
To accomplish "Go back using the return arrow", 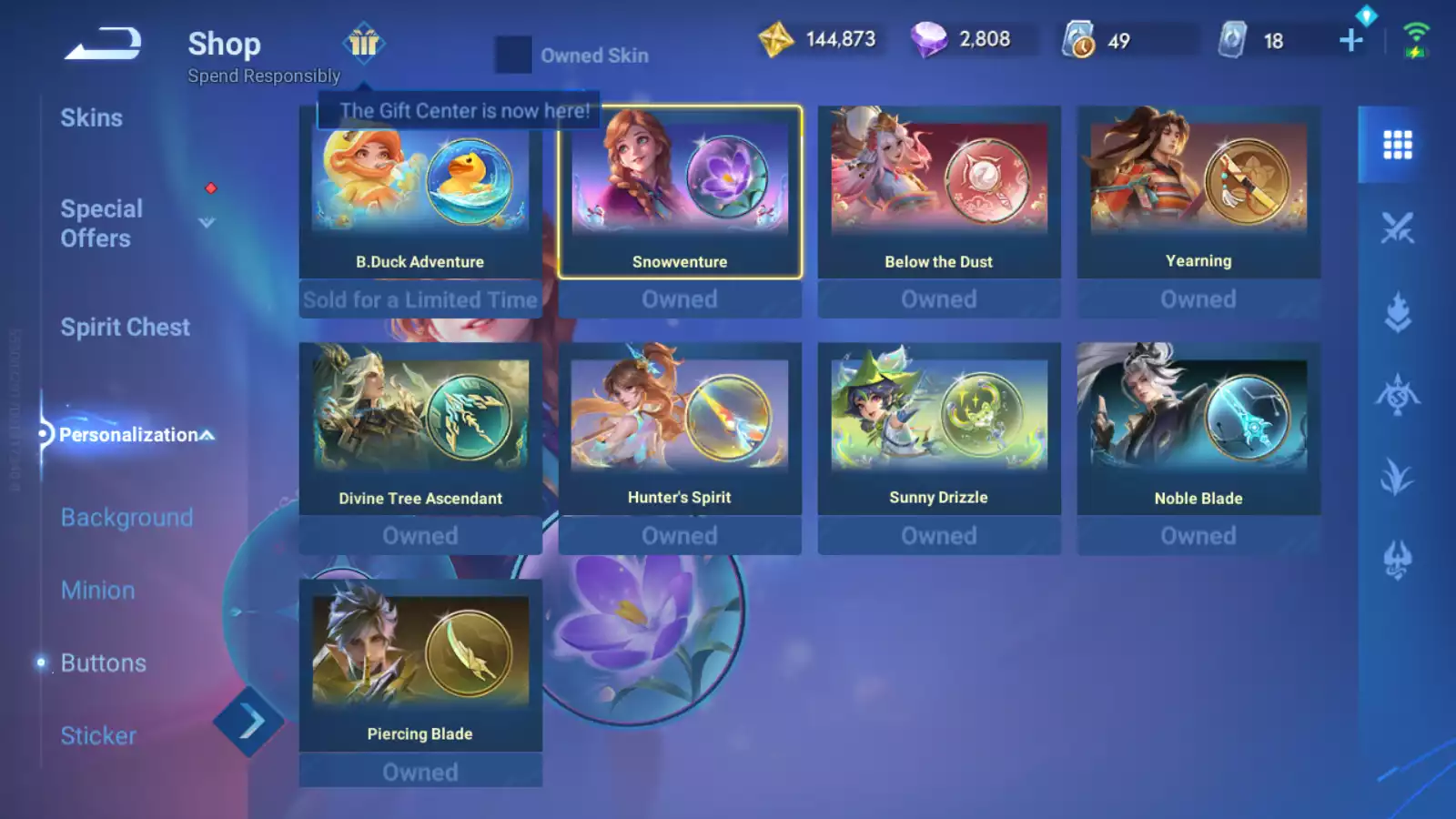I will 103,43.
